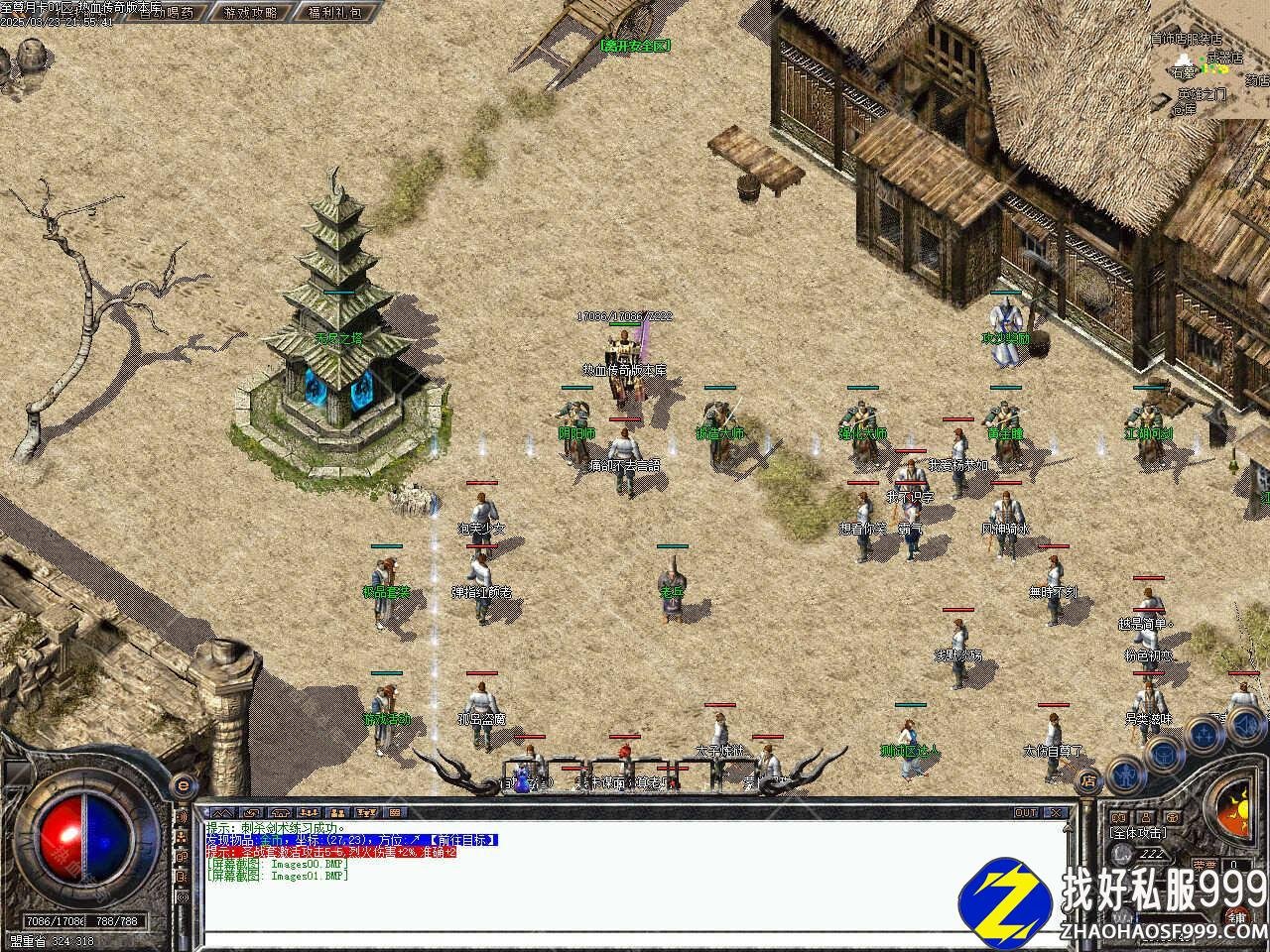Open the skills round icon with sparkles
The image size is (1270, 952).
1204,734
